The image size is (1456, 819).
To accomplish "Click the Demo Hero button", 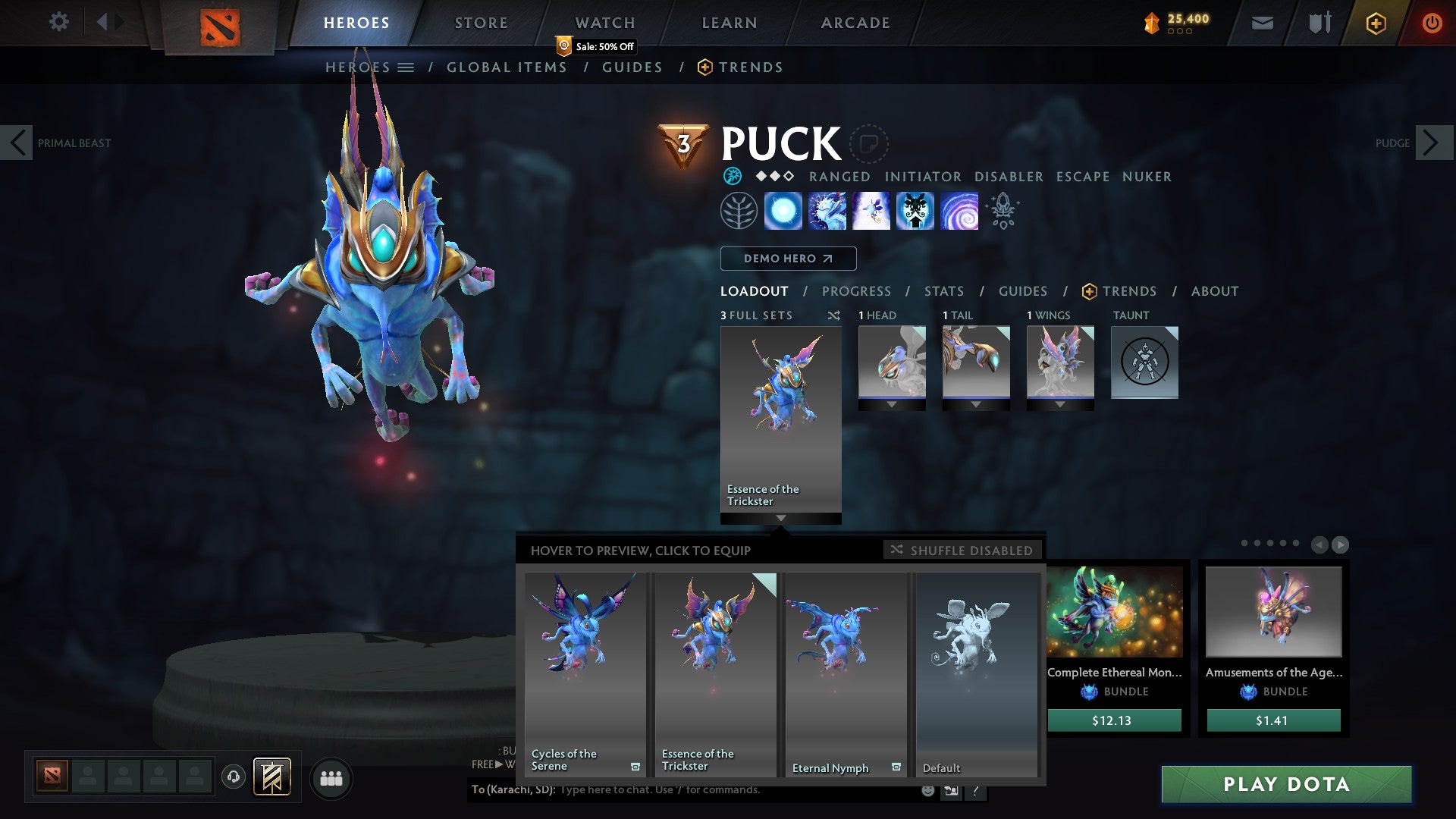I will click(x=788, y=258).
